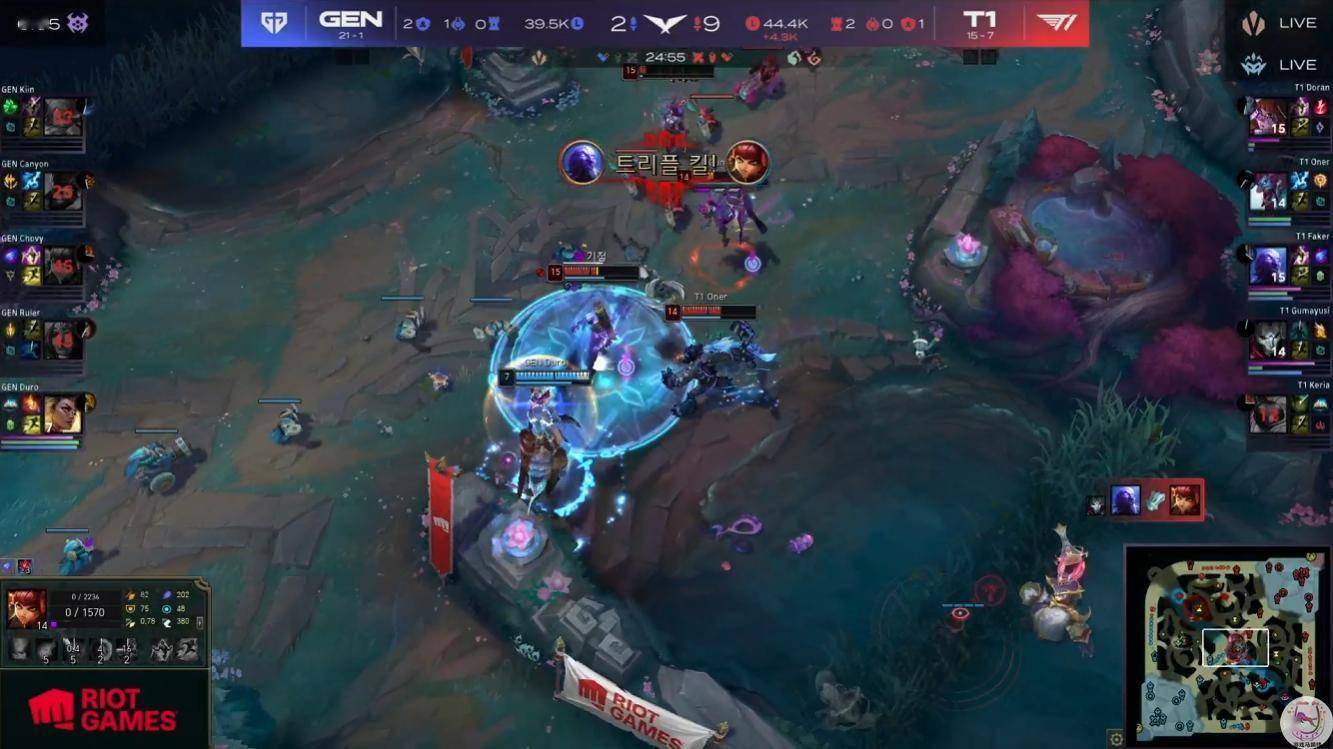Select T1 Doran's champion portrait
Image resolution: width=1333 pixels, height=749 pixels.
pos(1269,117)
